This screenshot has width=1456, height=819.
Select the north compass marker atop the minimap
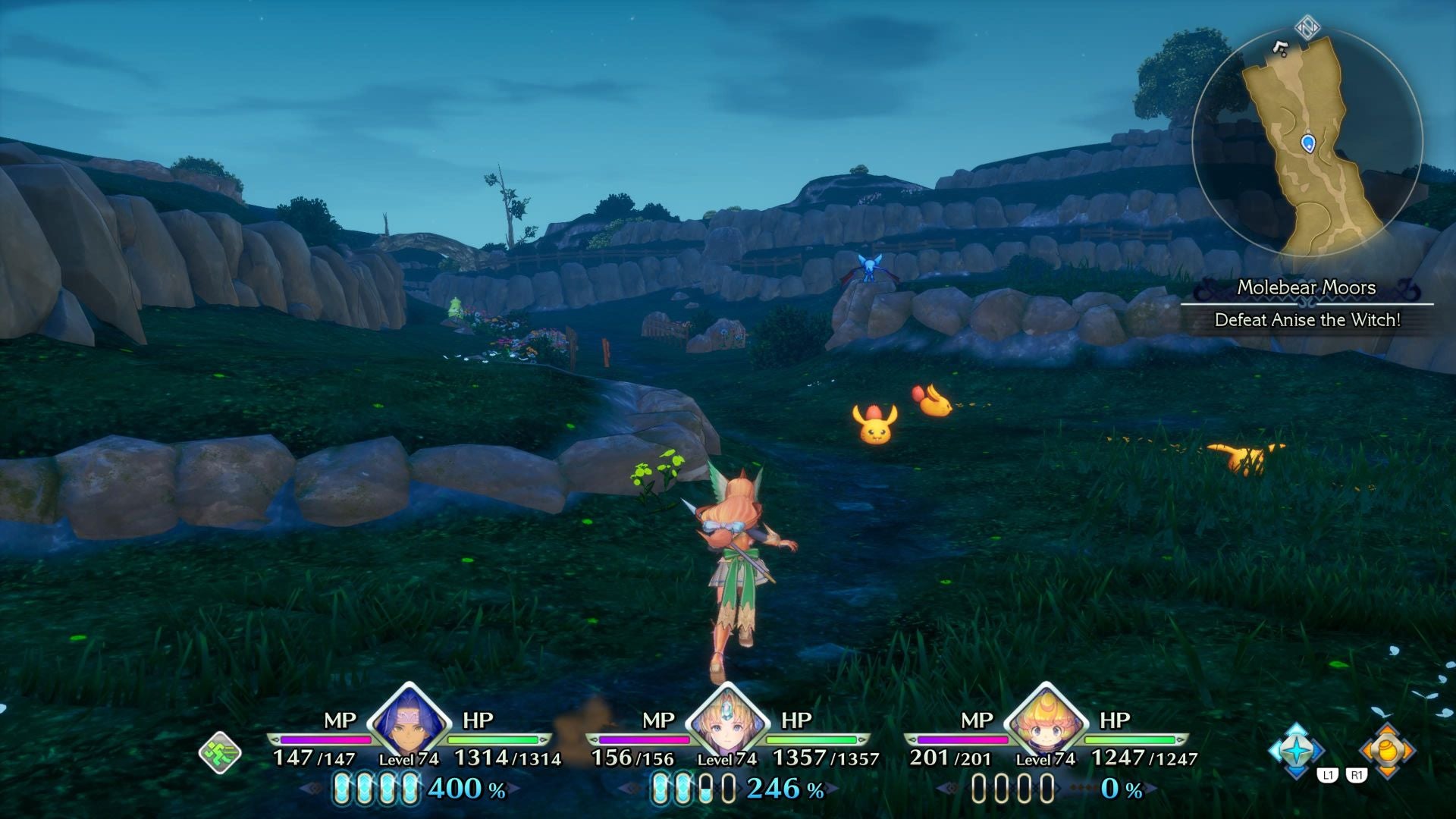(1307, 25)
